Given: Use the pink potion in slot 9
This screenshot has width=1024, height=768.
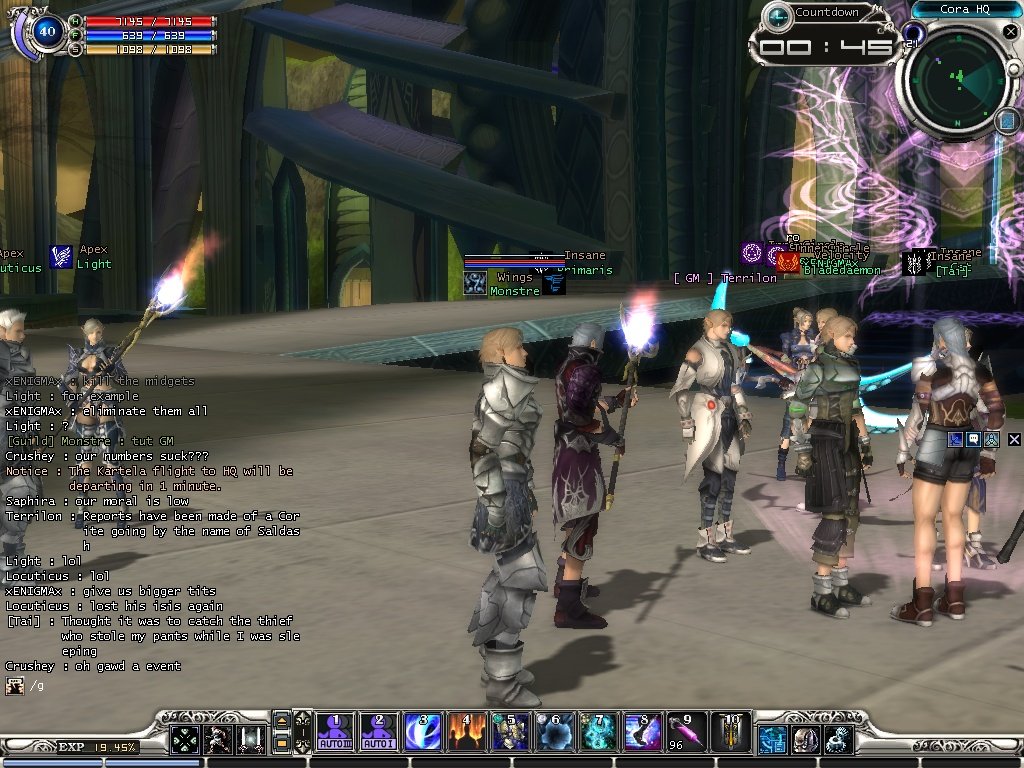Looking at the screenshot, I should pos(686,733).
